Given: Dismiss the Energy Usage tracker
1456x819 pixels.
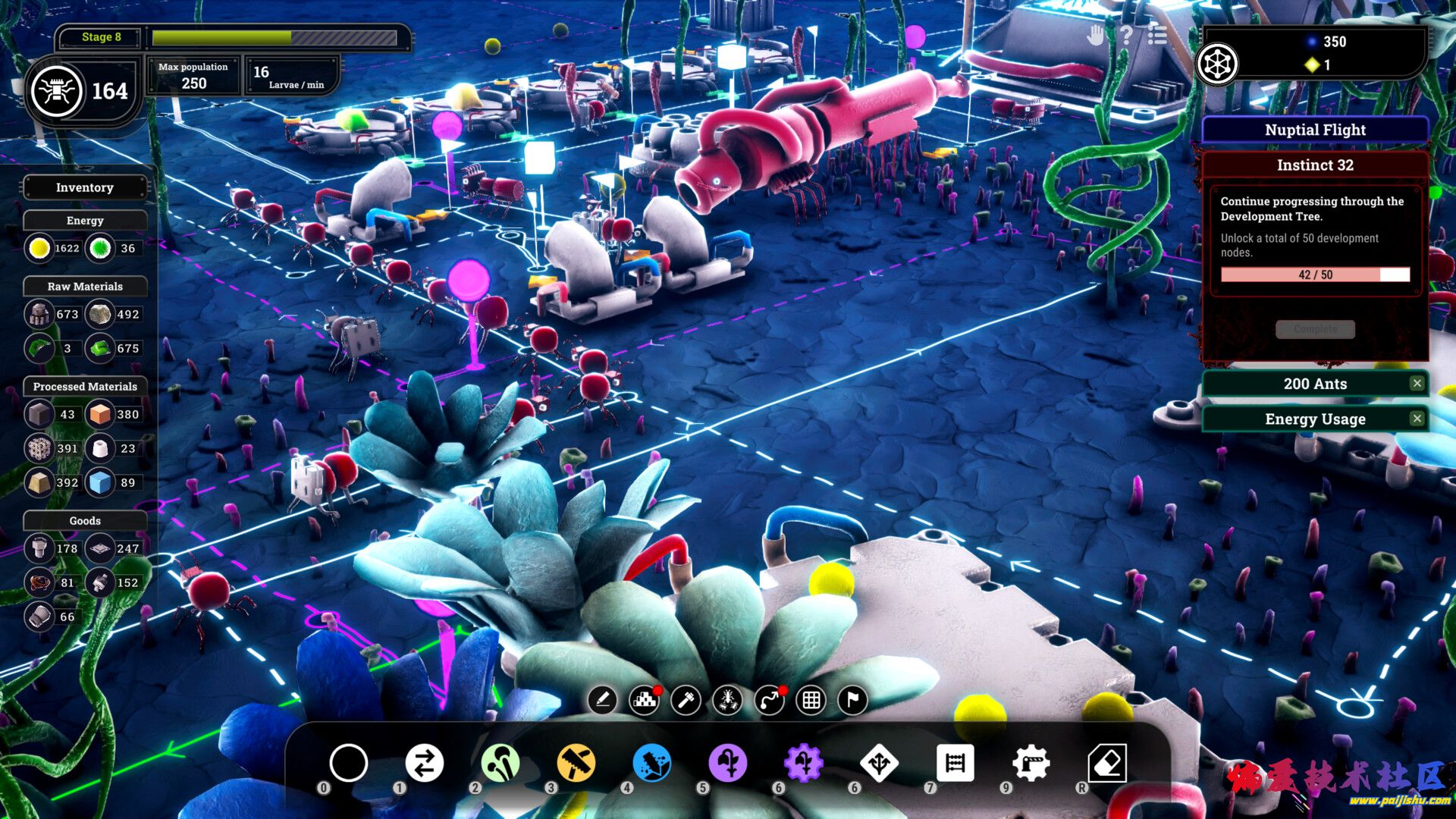Looking at the screenshot, I should tap(1417, 419).
